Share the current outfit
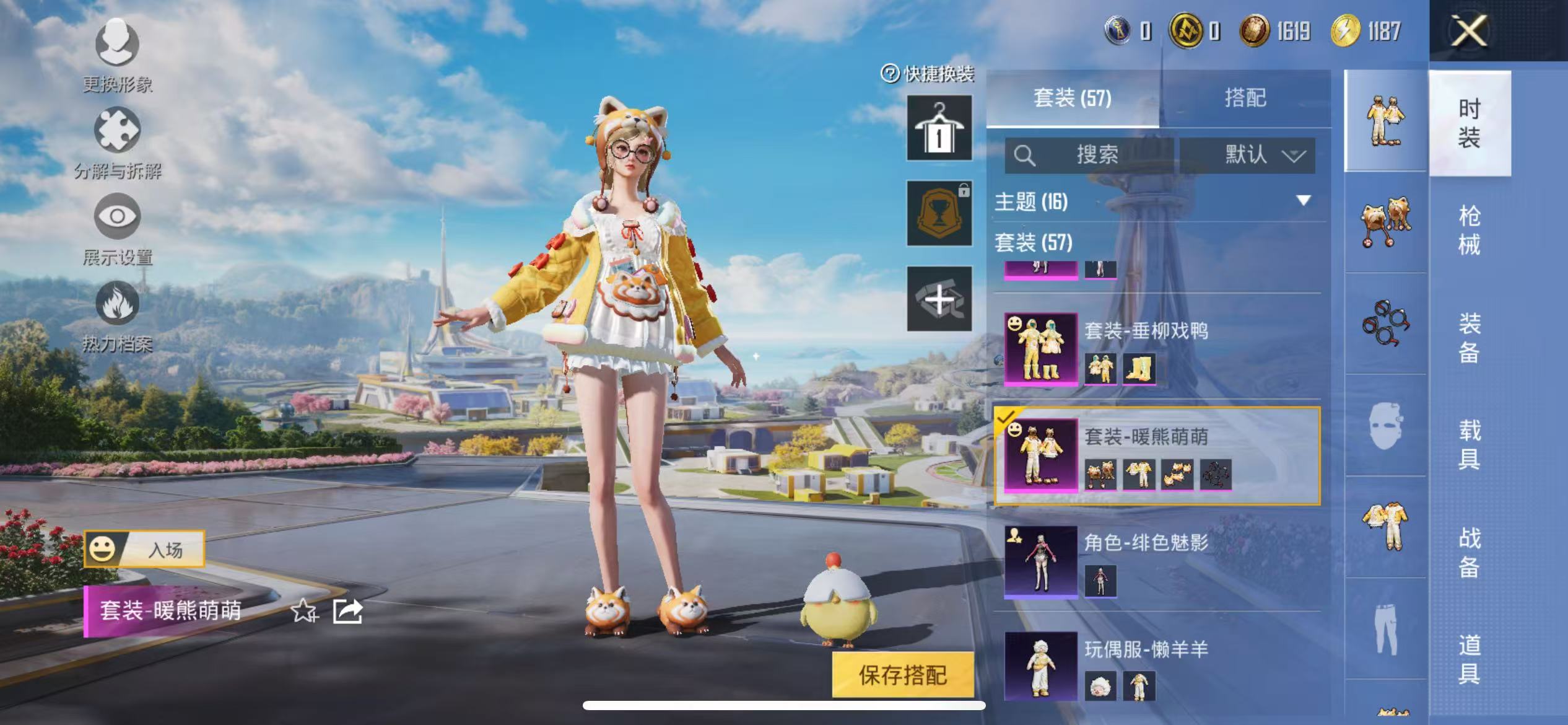1568x725 pixels. tap(347, 612)
